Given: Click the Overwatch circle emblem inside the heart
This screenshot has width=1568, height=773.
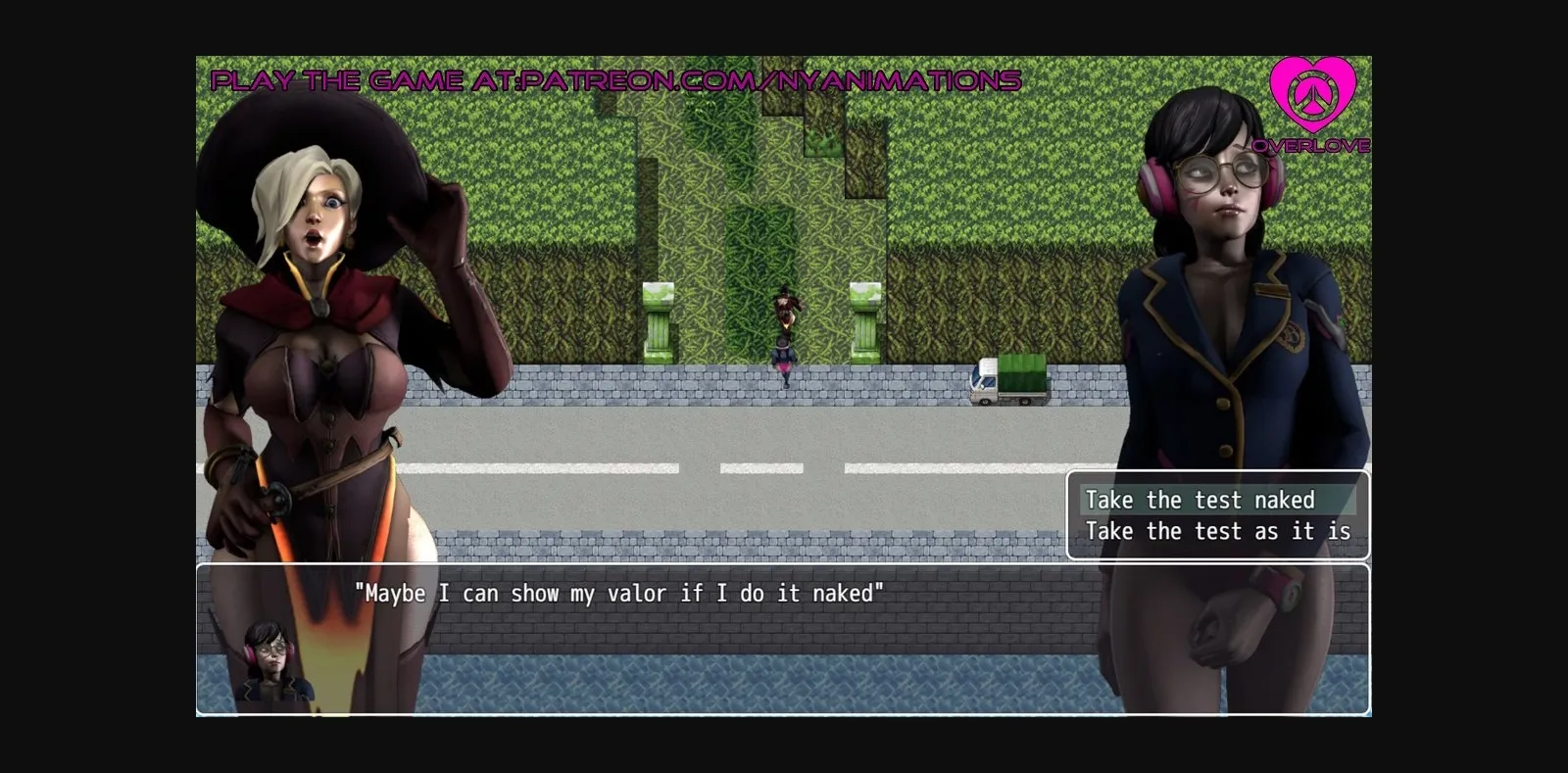Looking at the screenshot, I should click(x=1313, y=98).
